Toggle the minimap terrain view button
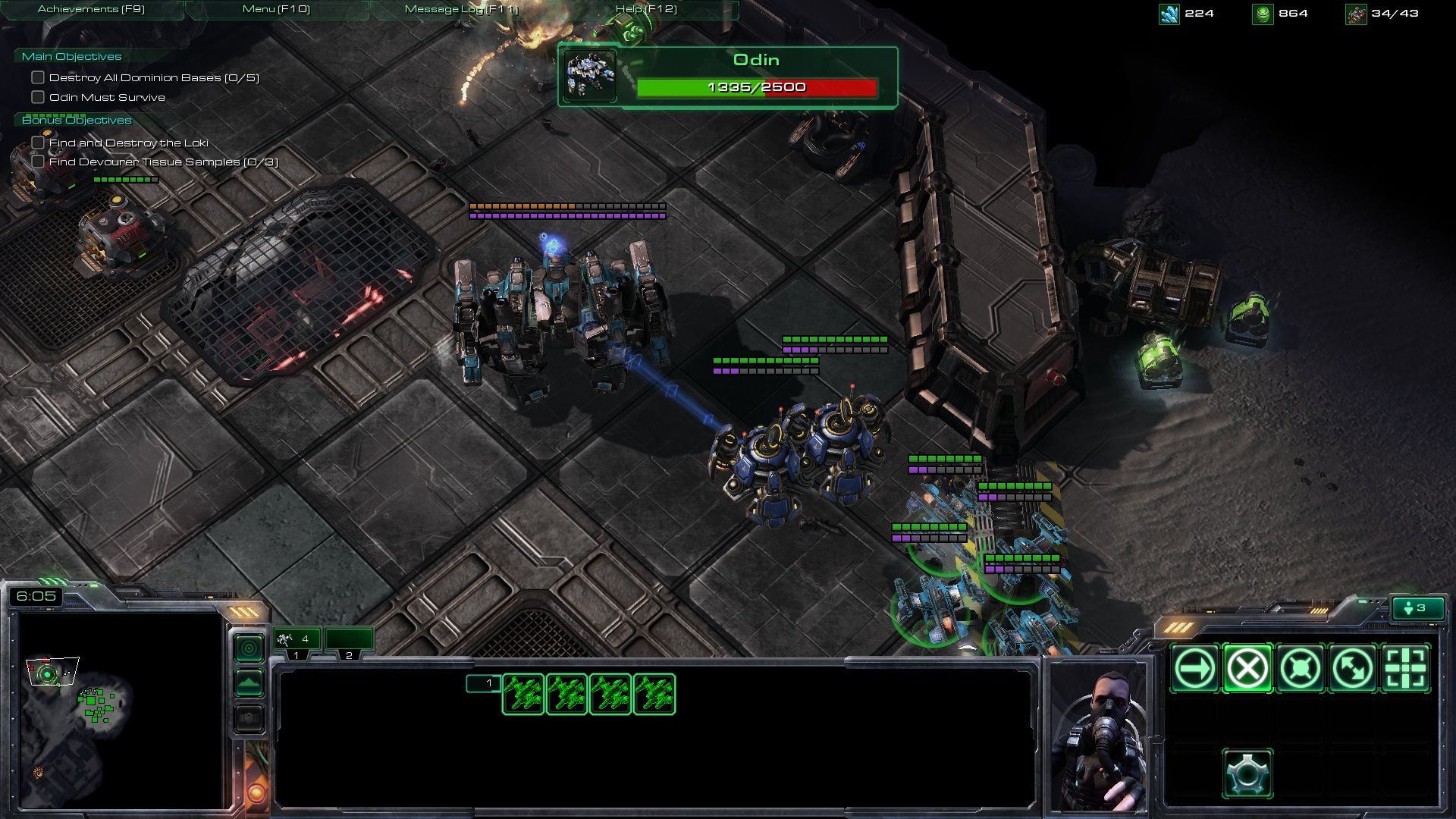This screenshot has height=819, width=1456. 249,683
